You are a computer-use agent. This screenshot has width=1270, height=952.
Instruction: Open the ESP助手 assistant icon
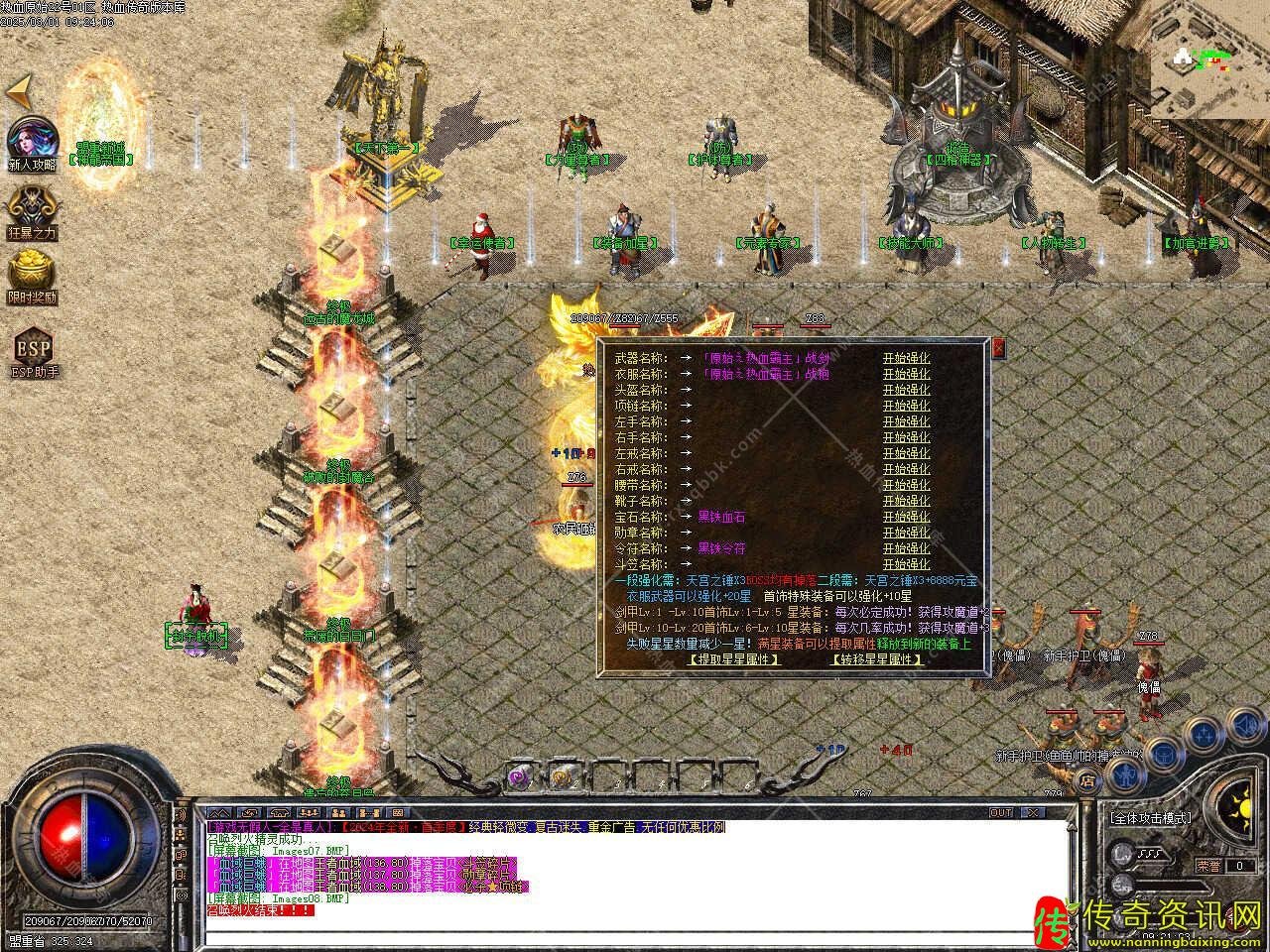tap(33, 352)
